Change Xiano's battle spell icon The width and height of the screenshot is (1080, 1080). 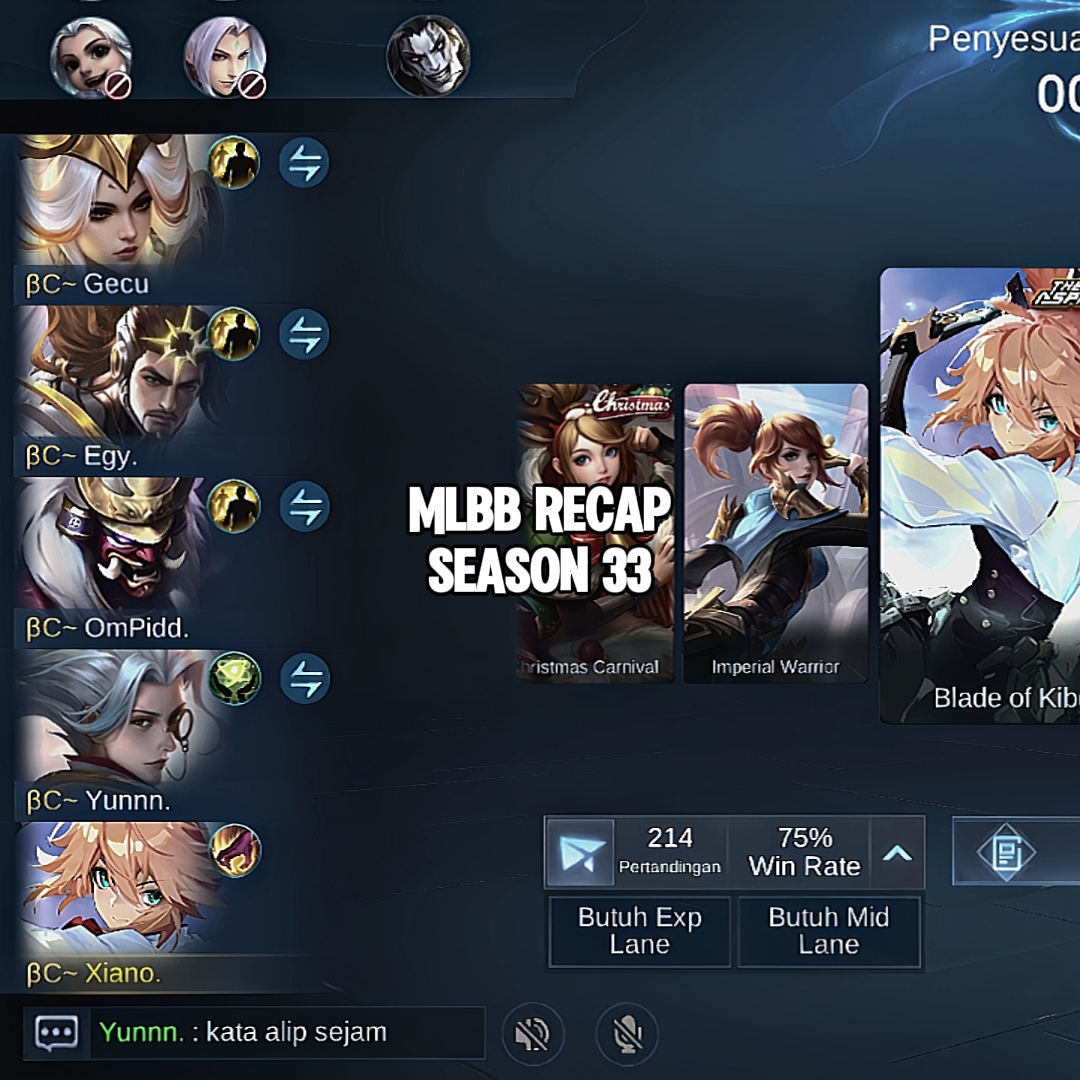pyautogui.click(x=235, y=851)
